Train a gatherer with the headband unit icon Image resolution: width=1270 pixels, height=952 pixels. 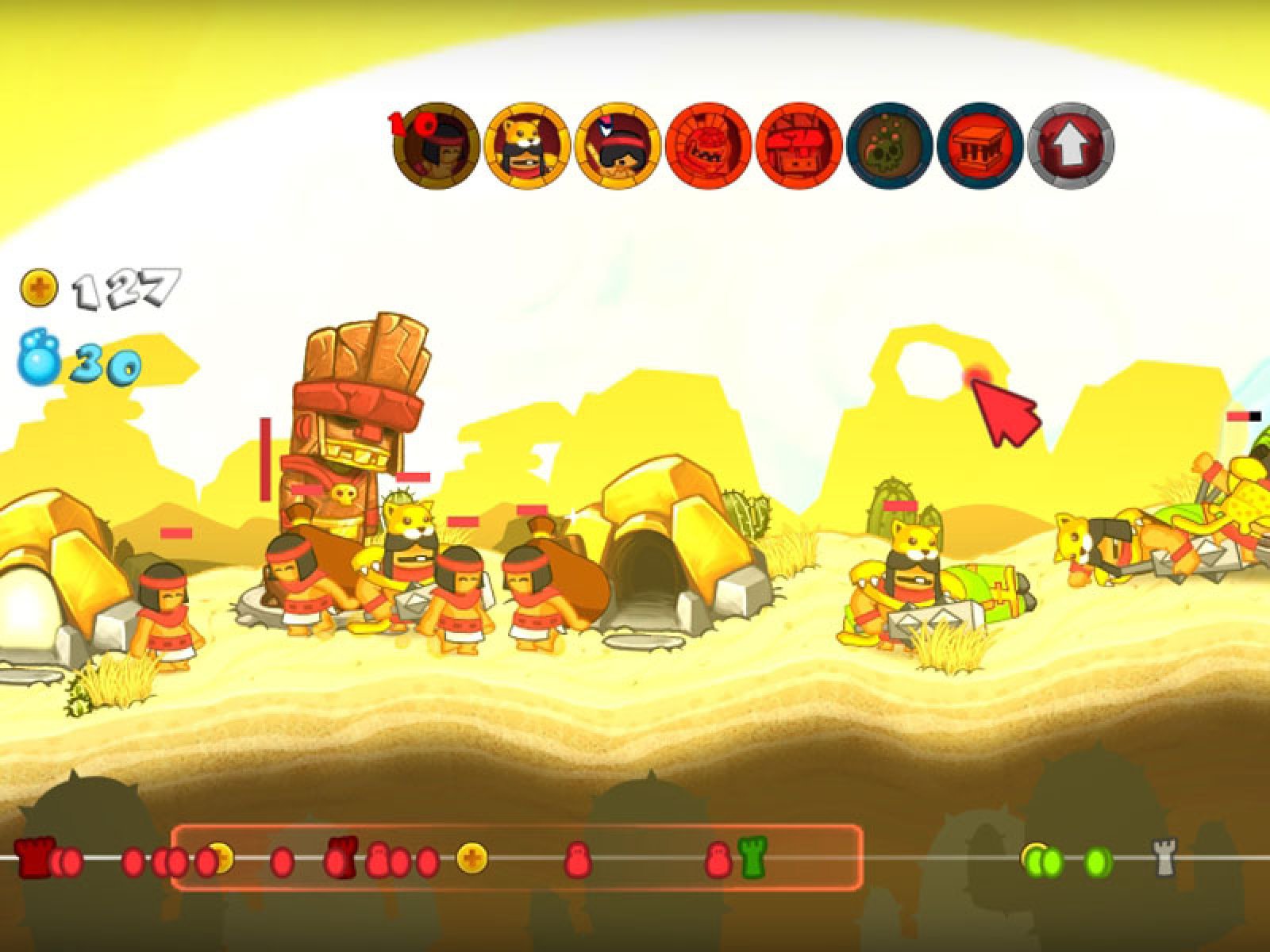tap(437, 144)
